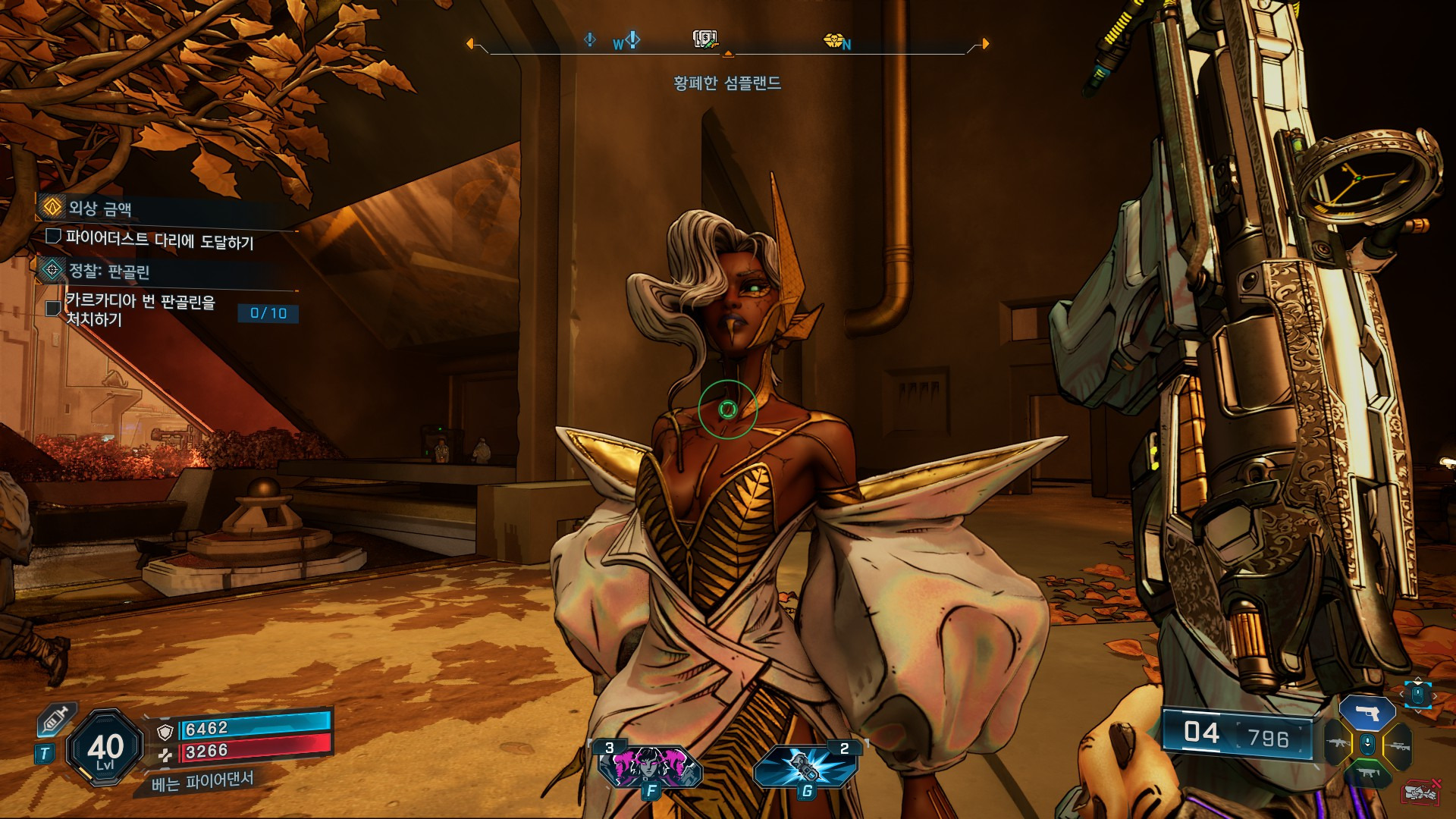Use the blue ordnance skill icon

(805, 766)
